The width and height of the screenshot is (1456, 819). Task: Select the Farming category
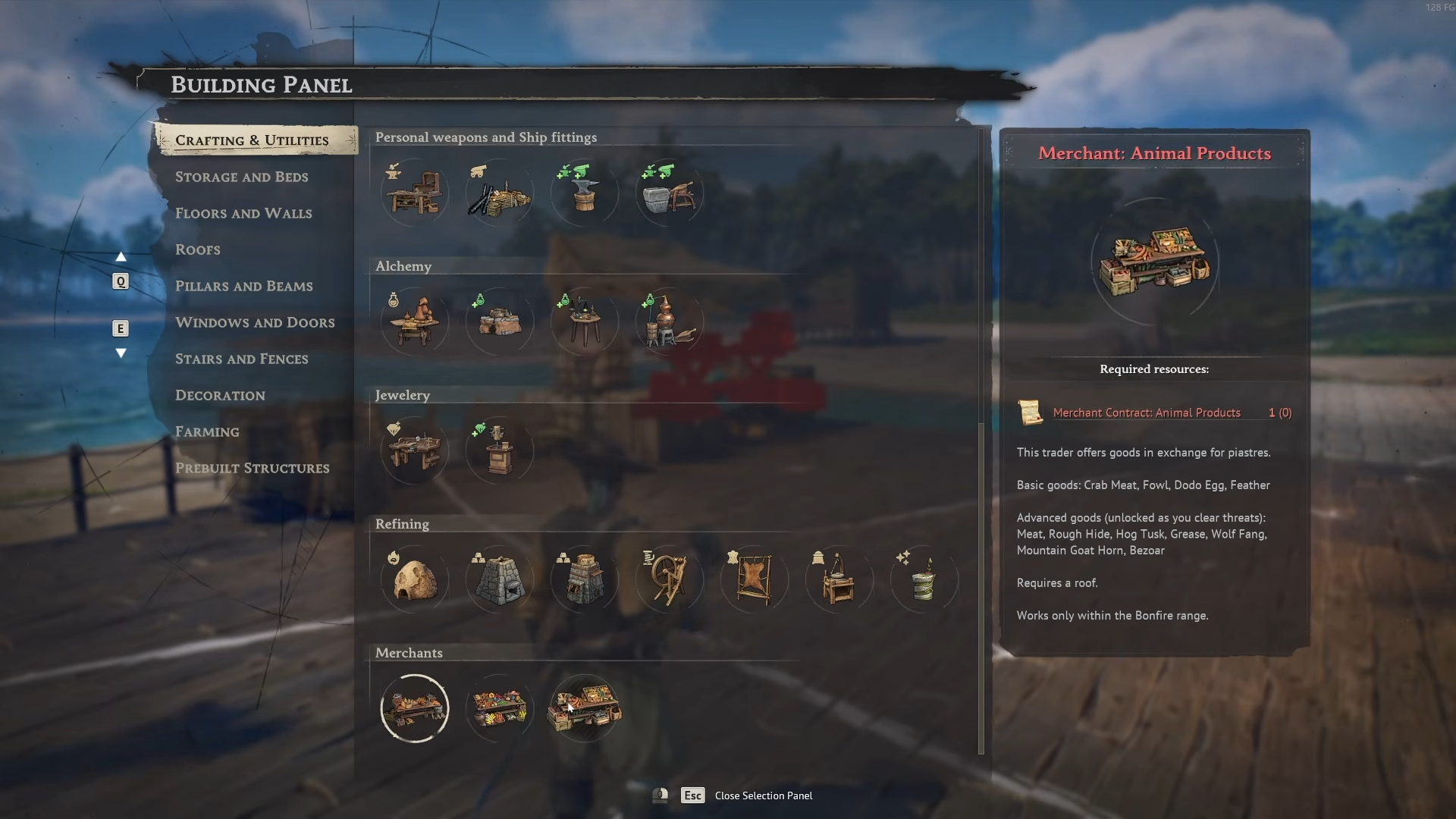click(x=207, y=431)
